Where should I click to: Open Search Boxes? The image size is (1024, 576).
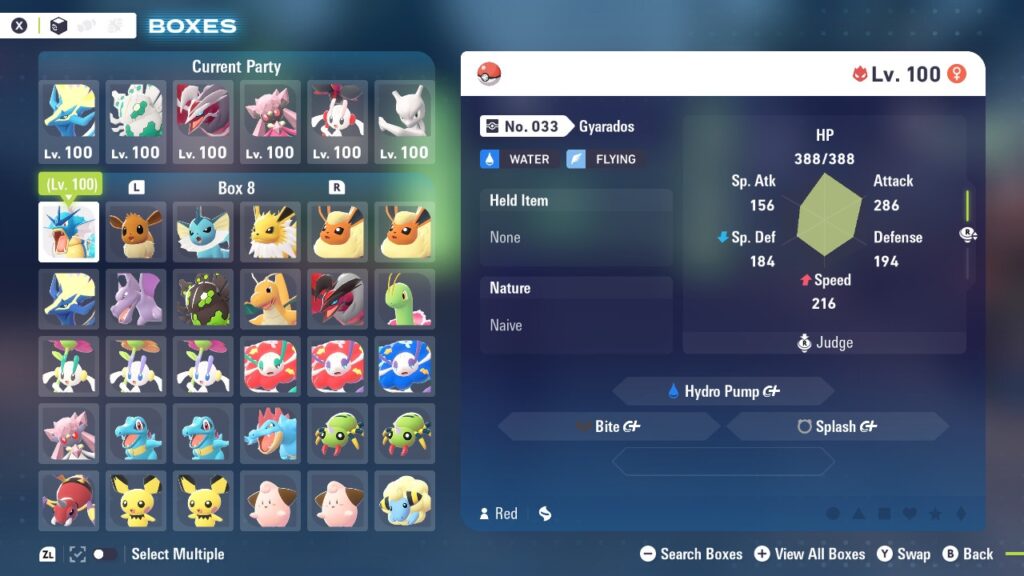692,554
